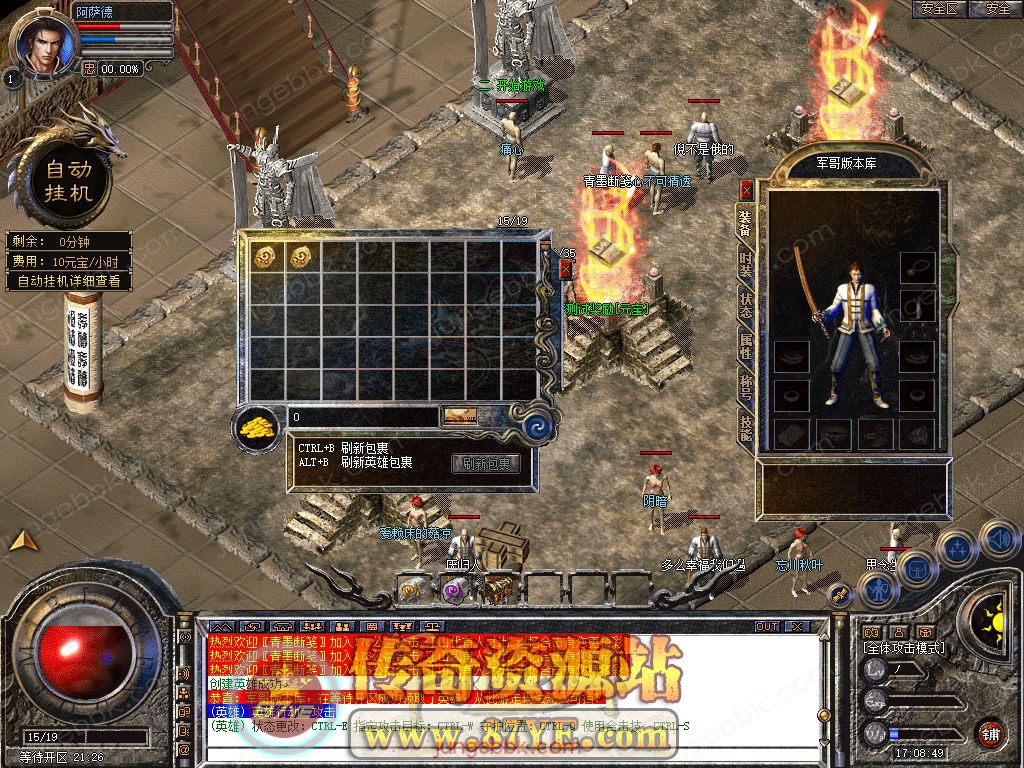Click the gold coins pile icon
Image resolution: width=1024 pixels, height=768 pixels.
pyautogui.click(x=258, y=428)
